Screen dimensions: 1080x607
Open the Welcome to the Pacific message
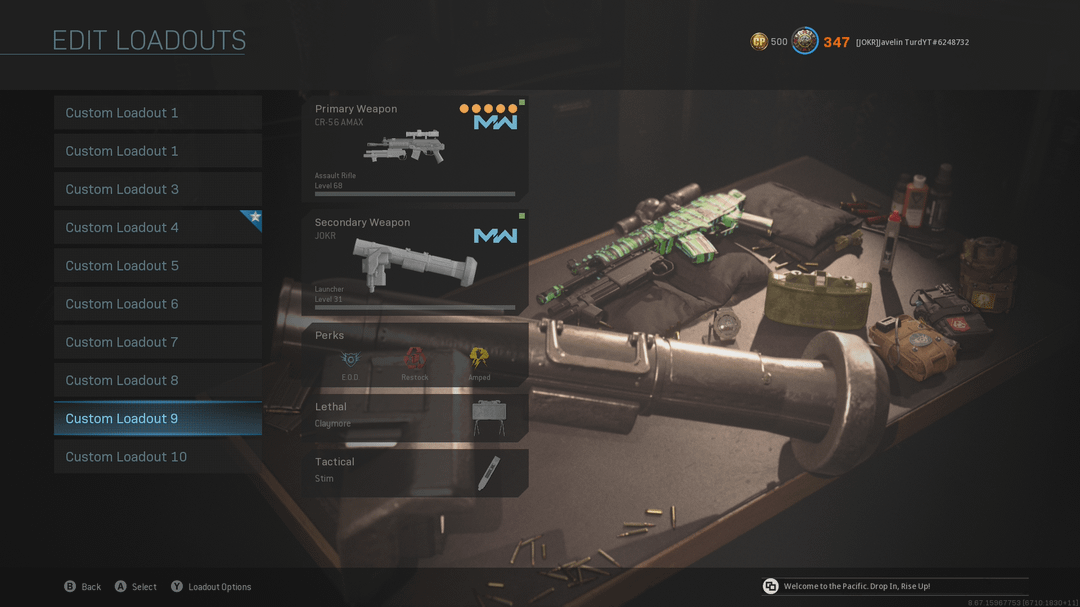pos(856,586)
